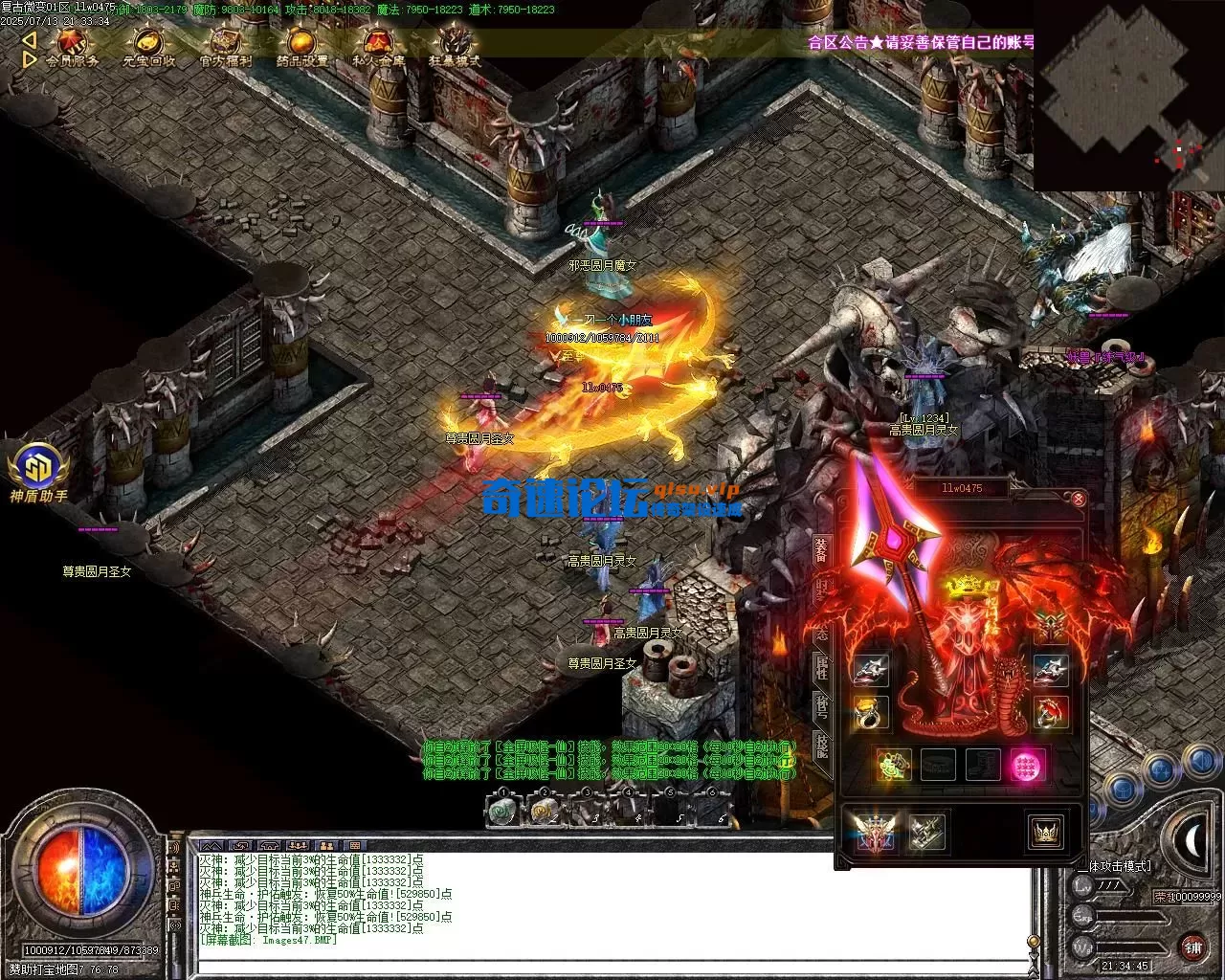Switch to the 技能 skills tab
1225x980 pixels.
pyautogui.click(x=822, y=746)
